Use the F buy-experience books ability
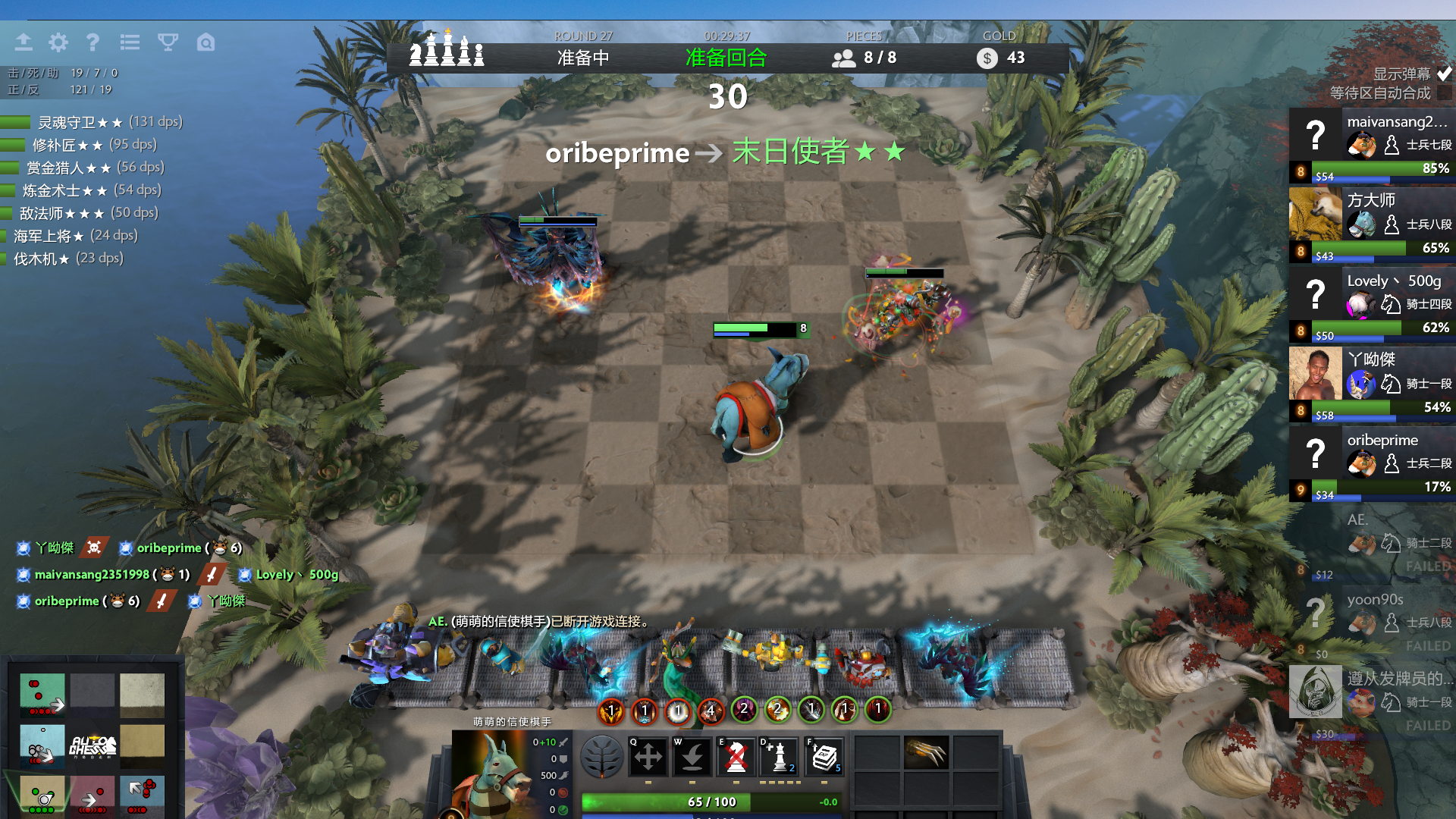Screen dimensions: 1456x819 [x=823, y=756]
